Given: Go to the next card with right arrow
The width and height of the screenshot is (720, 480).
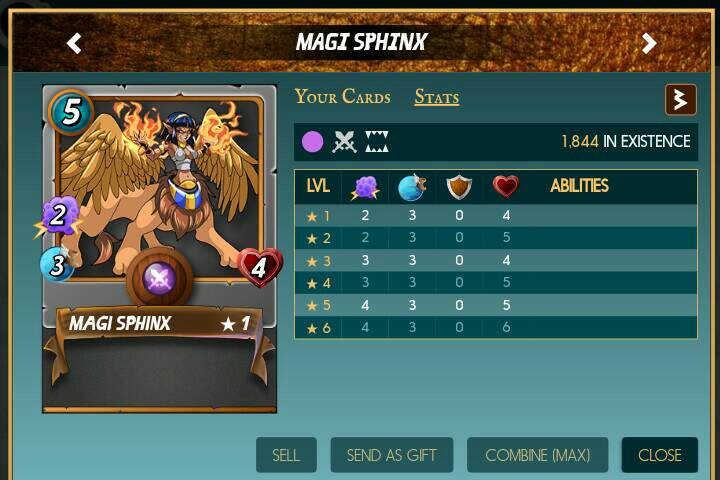Looking at the screenshot, I should tap(649, 43).
